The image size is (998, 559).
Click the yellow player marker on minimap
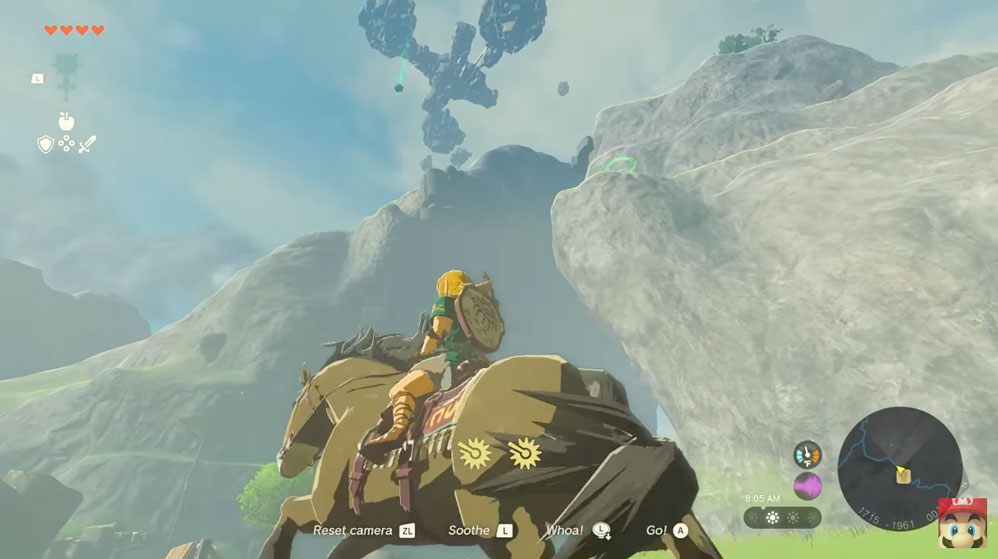point(900,471)
